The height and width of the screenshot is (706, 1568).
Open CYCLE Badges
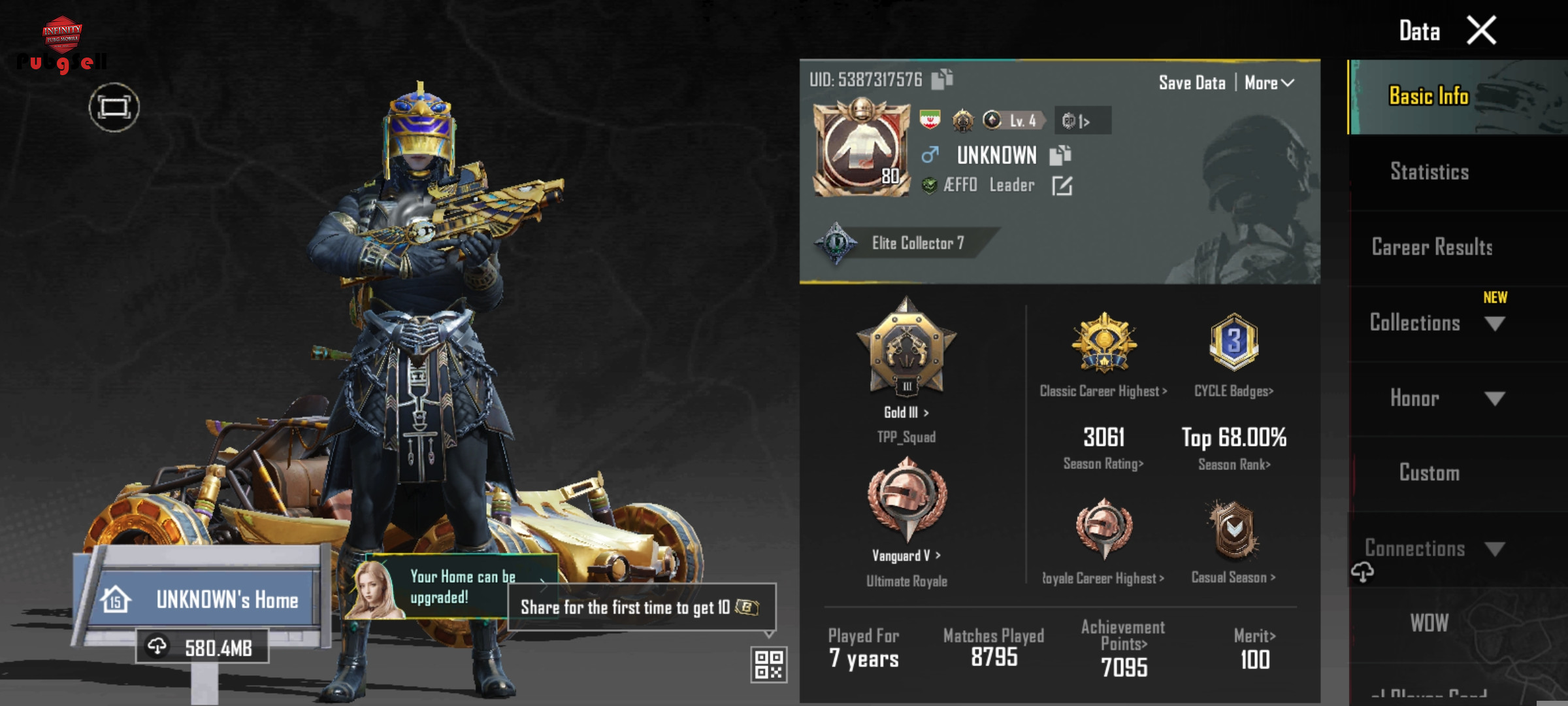1233,391
